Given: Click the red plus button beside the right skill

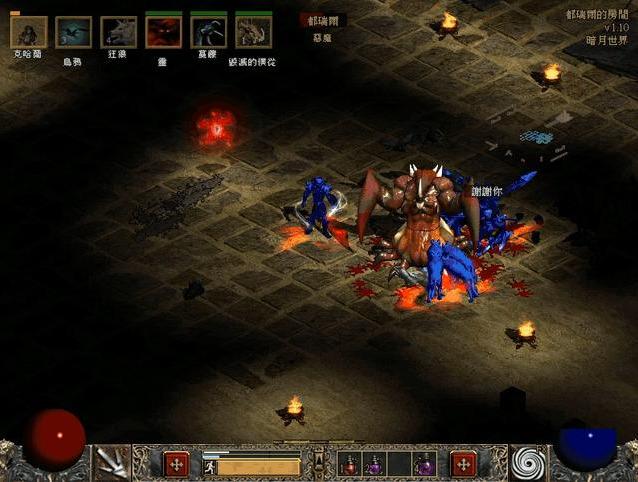Looking at the screenshot, I should [464, 464].
